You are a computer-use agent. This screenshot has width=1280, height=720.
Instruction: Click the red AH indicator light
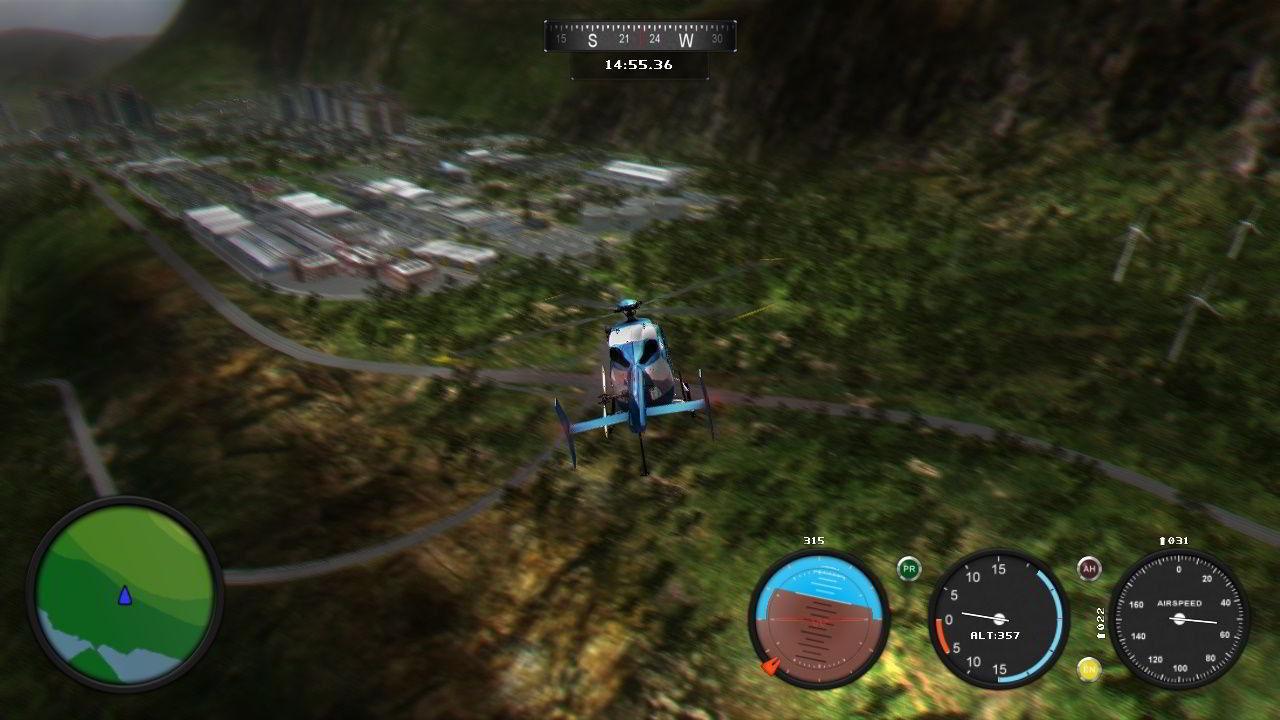pyautogui.click(x=1089, y=569)
